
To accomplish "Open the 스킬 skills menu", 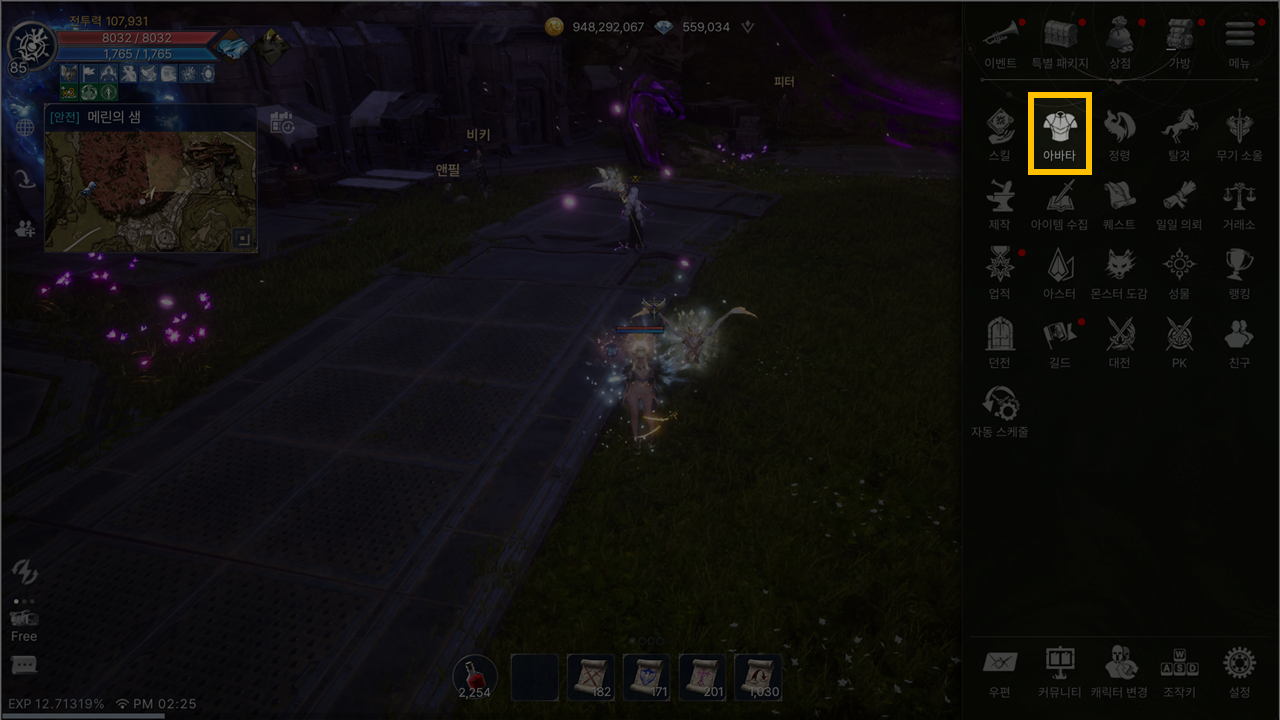I will click(999, 132).
